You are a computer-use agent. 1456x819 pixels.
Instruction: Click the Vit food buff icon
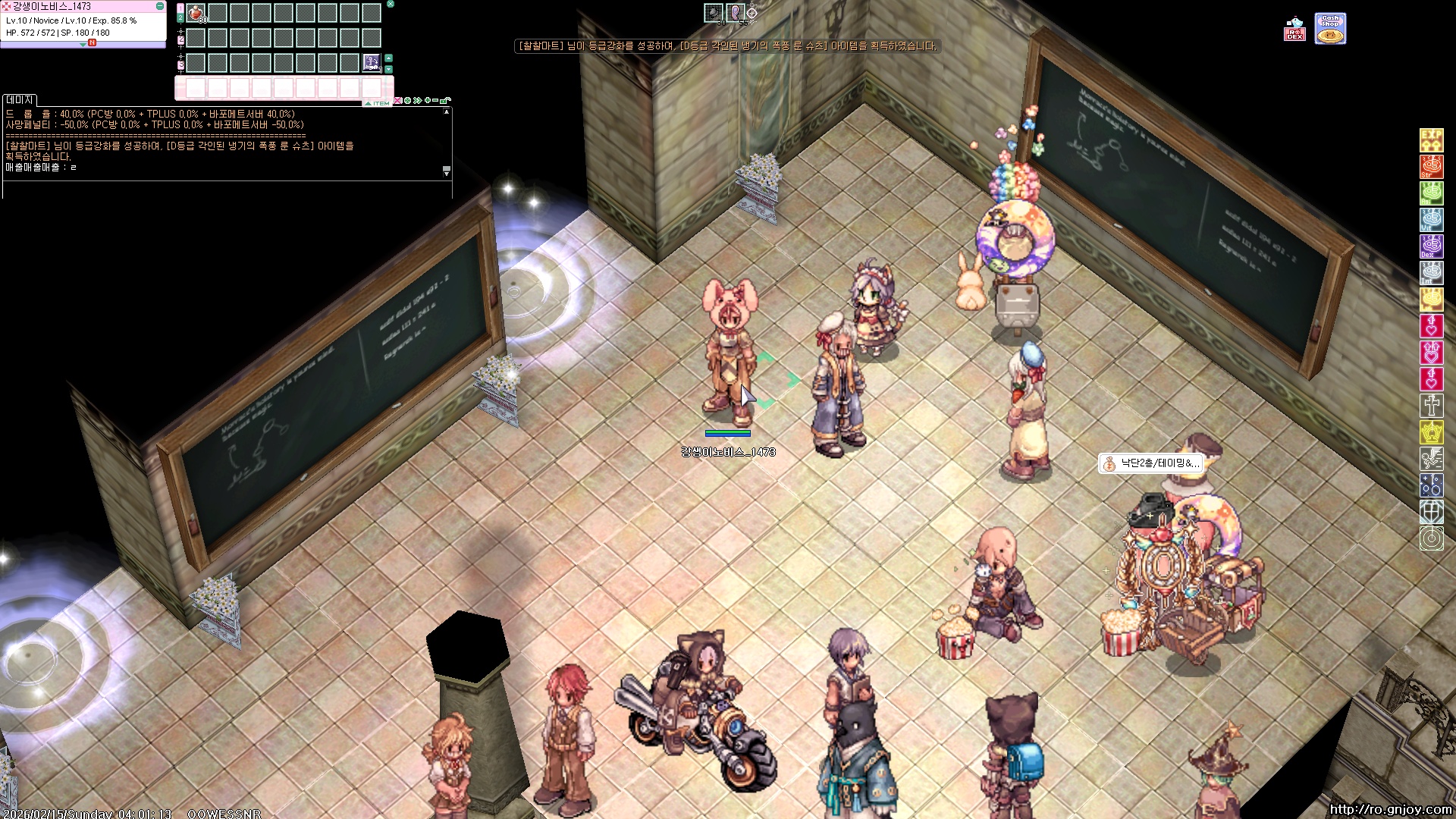coord(1431,220)
